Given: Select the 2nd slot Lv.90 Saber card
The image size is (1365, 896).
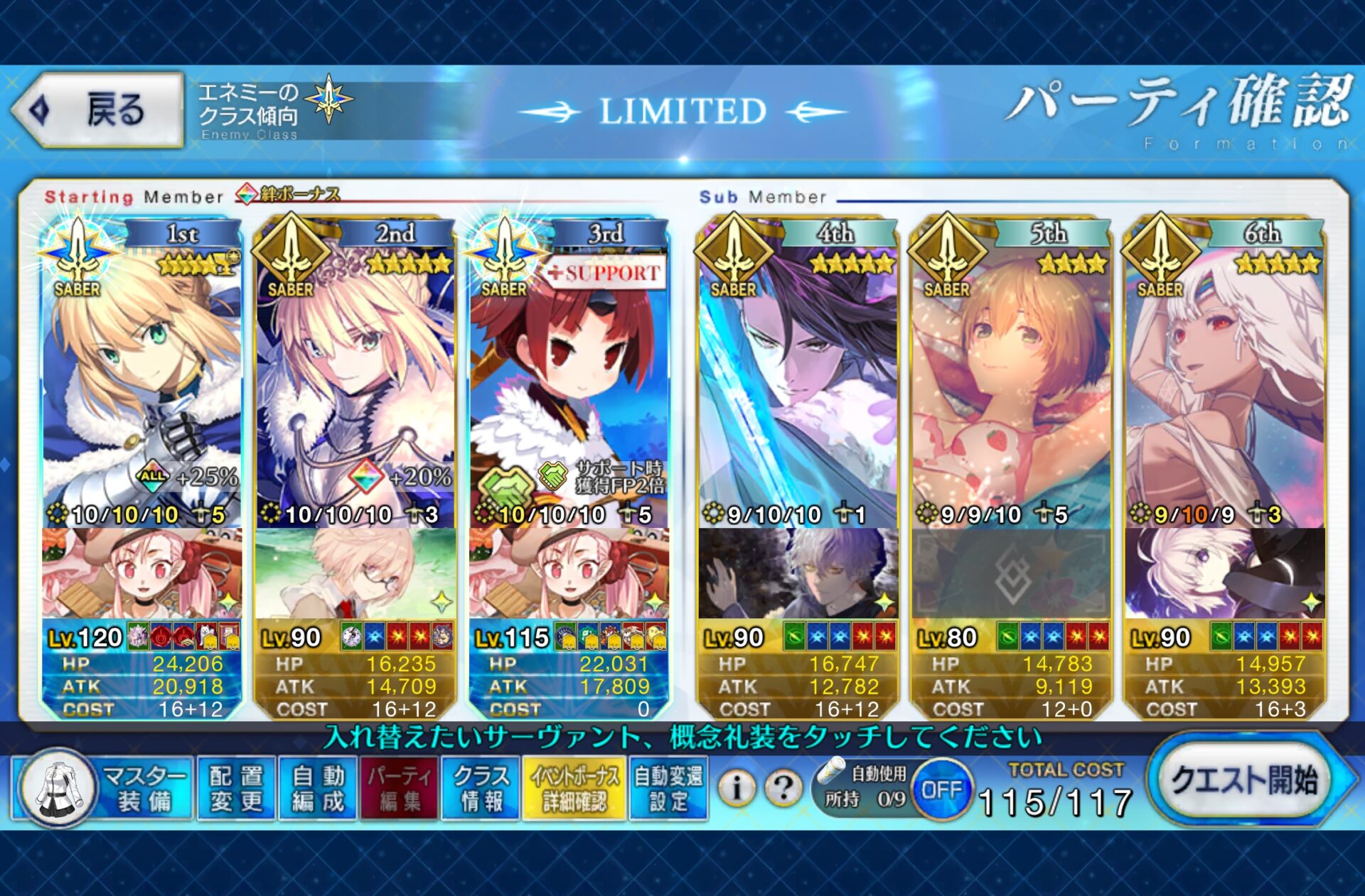Looking at the screenshot, I should [355, 384].
